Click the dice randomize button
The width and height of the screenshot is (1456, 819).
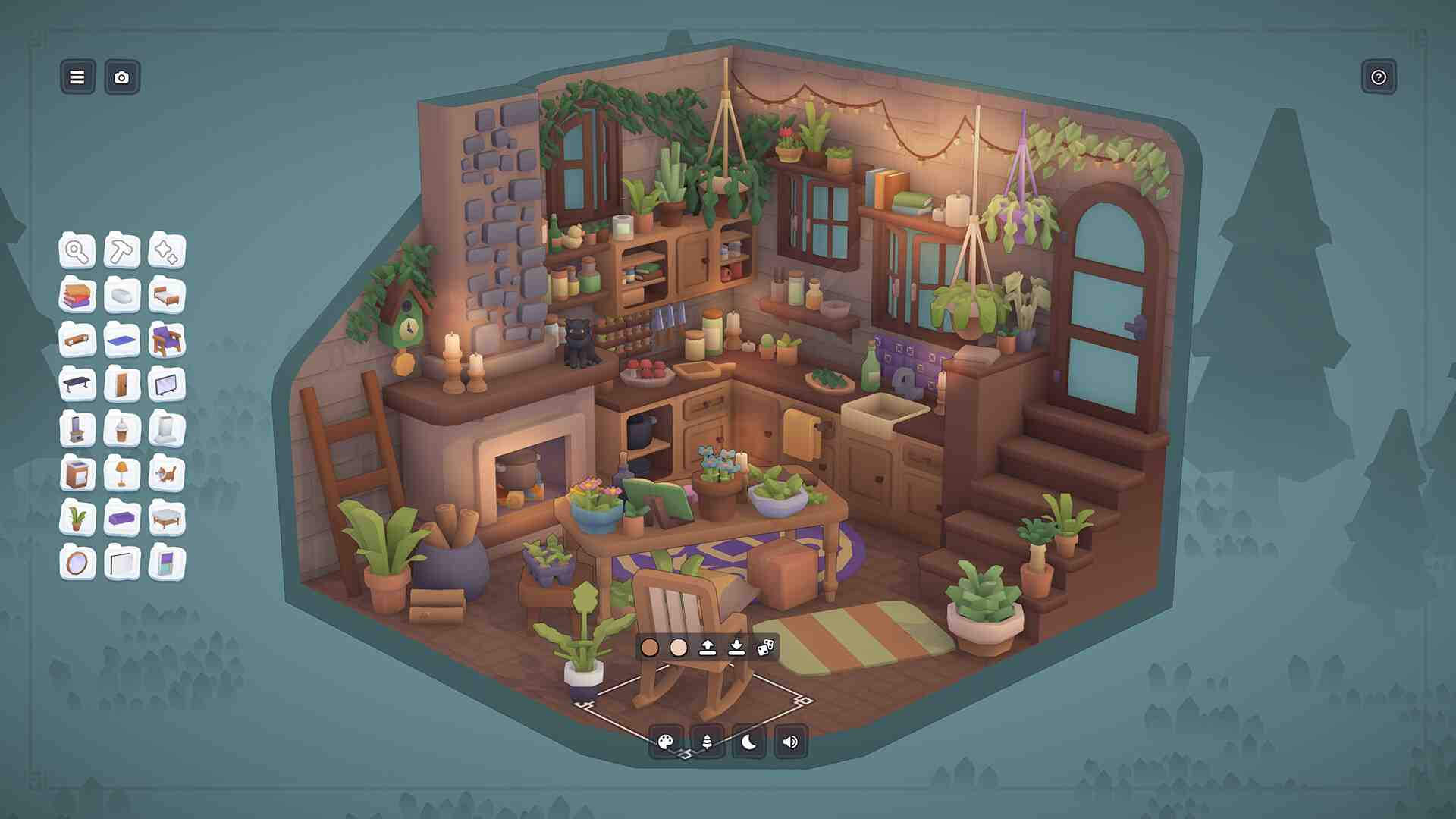(x=765, y=648)
